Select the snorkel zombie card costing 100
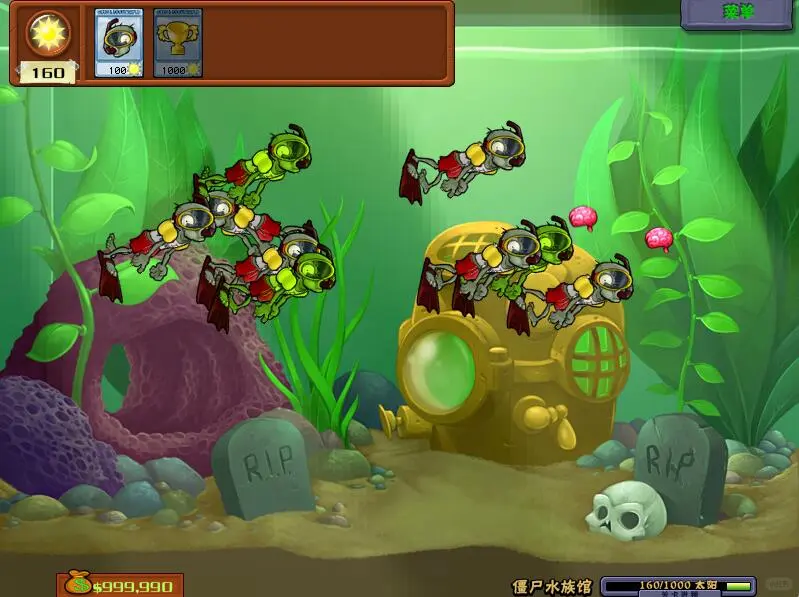Viewport: 799px width, 597px height. pyautogui.click(x=116, y=42)
